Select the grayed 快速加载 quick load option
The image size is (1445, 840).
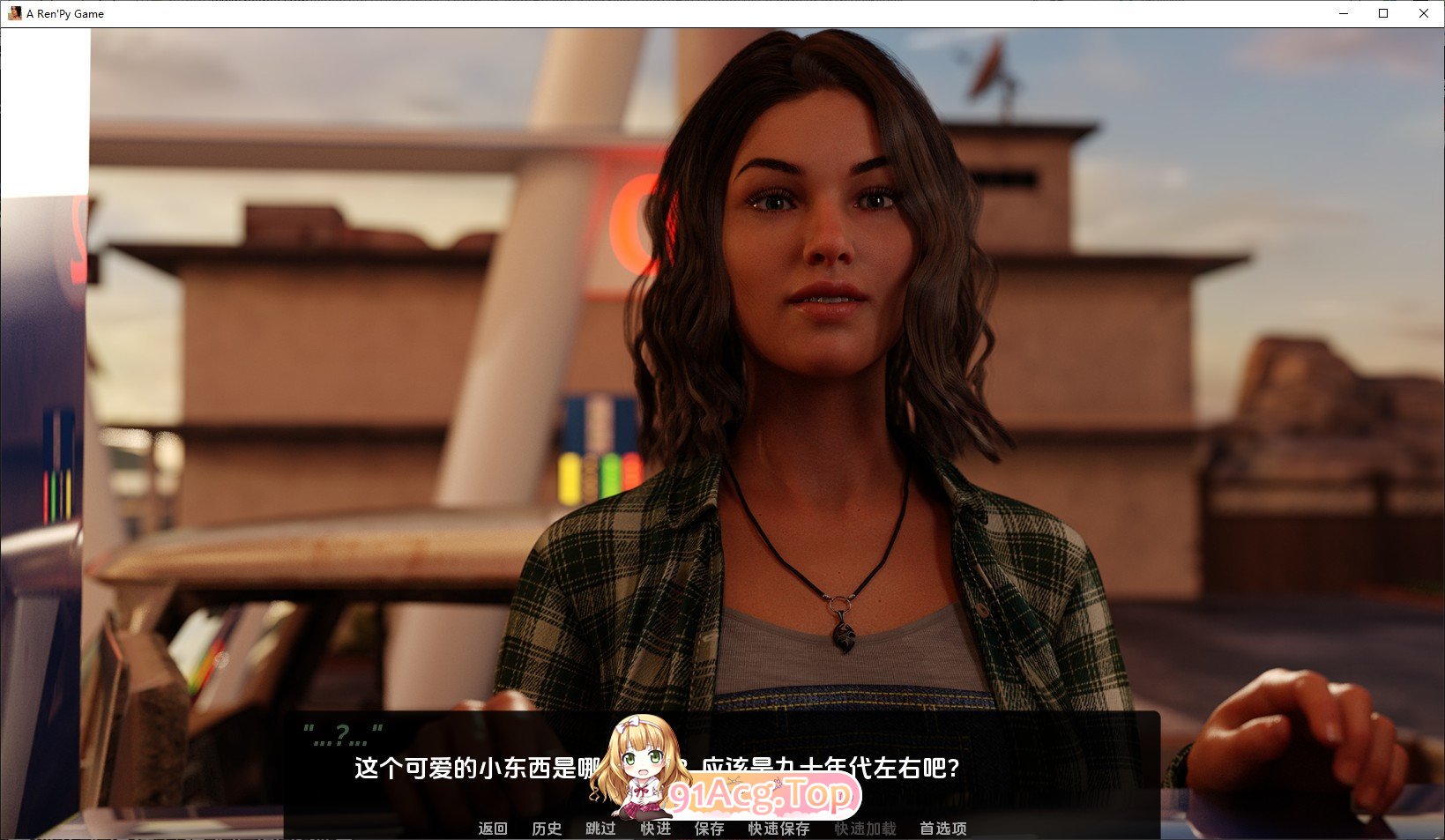pos(864,829)
